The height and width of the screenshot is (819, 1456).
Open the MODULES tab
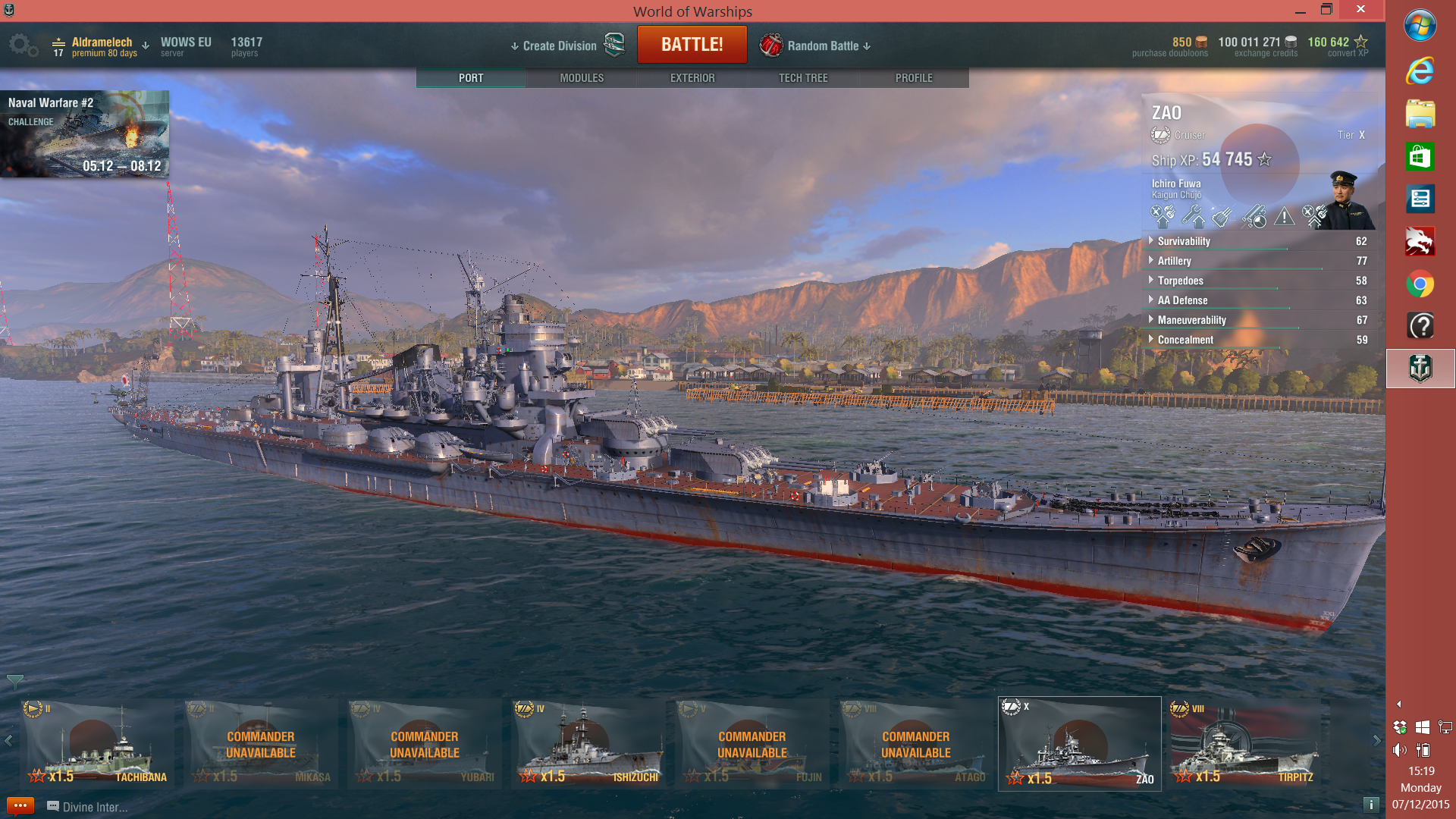tap(581, 77)
